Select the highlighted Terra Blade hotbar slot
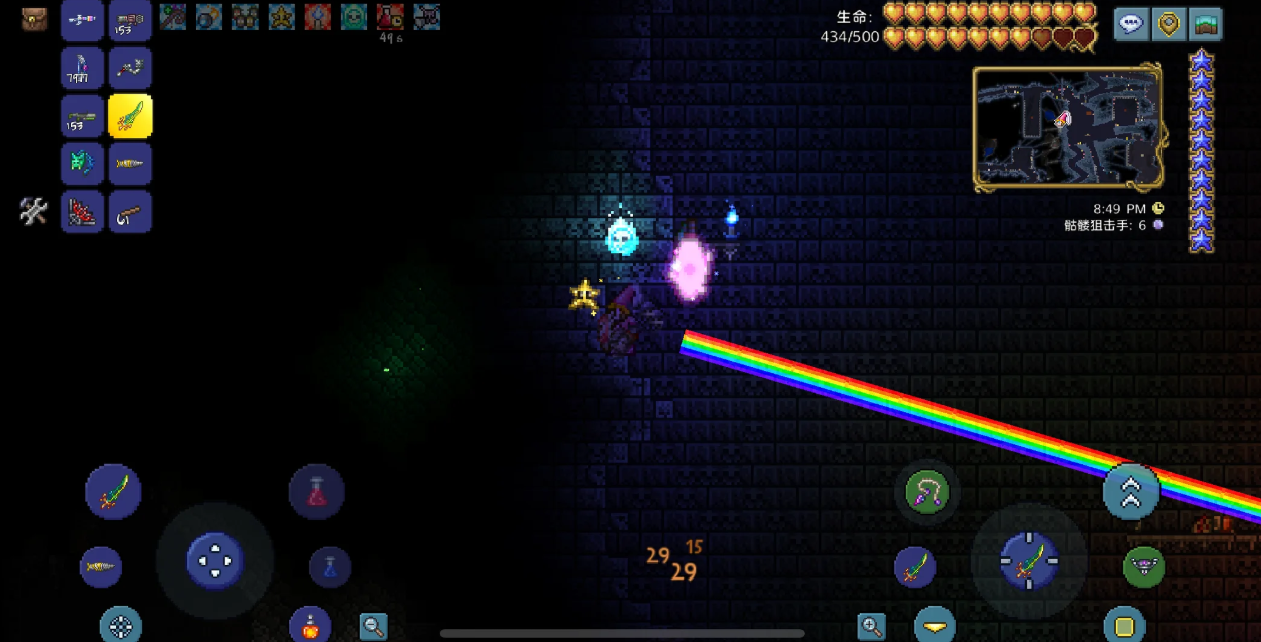The image size is (1261, 642). click(x=130, y=116)
